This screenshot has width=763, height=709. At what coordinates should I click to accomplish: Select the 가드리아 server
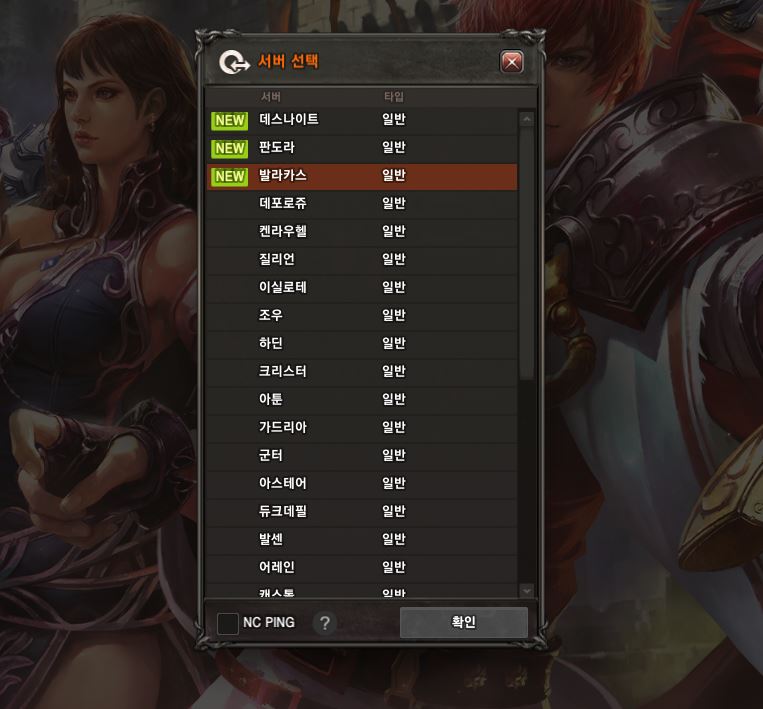(x=283, y=428)
